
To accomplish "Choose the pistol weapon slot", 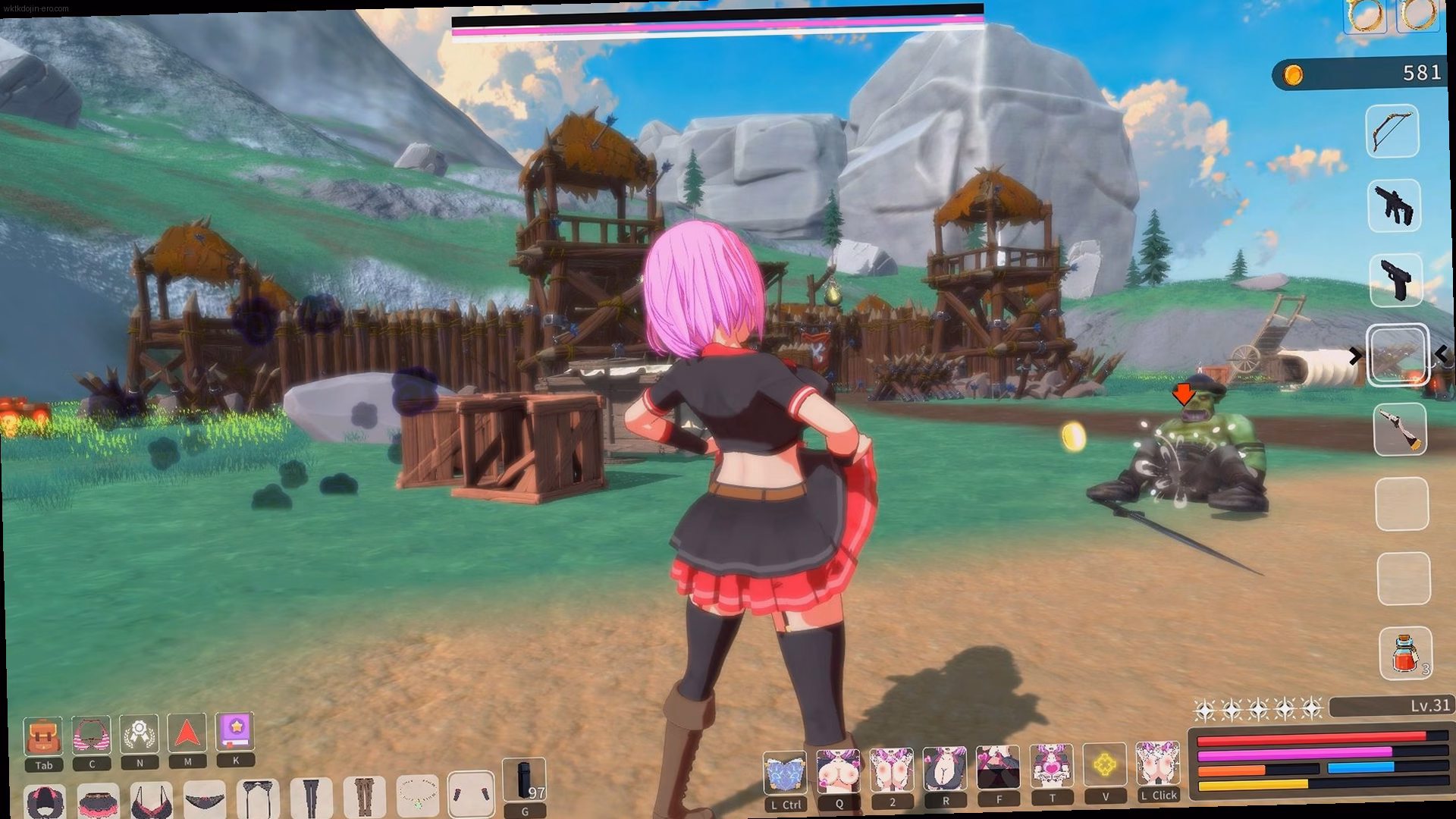I will [1396, 280].
